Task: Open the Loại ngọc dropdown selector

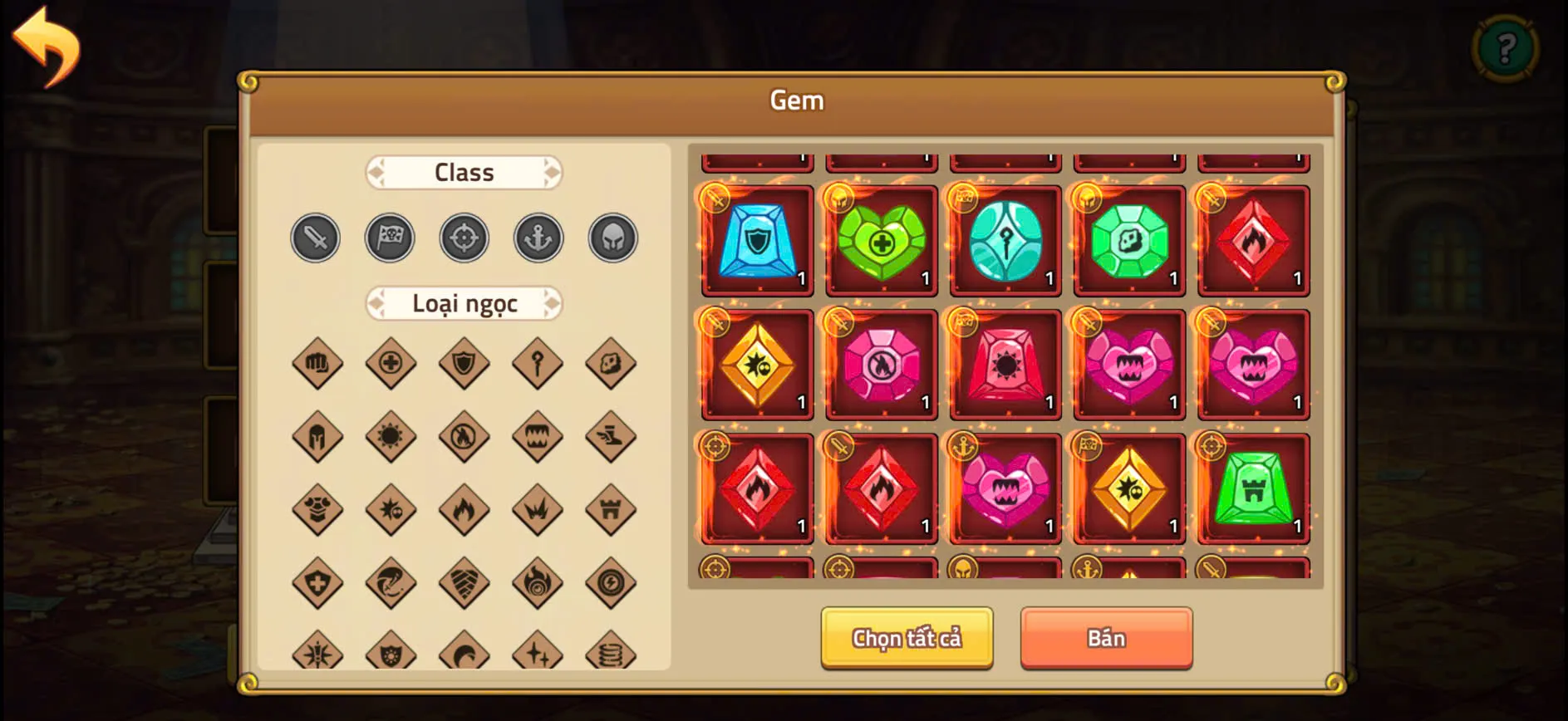Action: click(x=464, y=304)
